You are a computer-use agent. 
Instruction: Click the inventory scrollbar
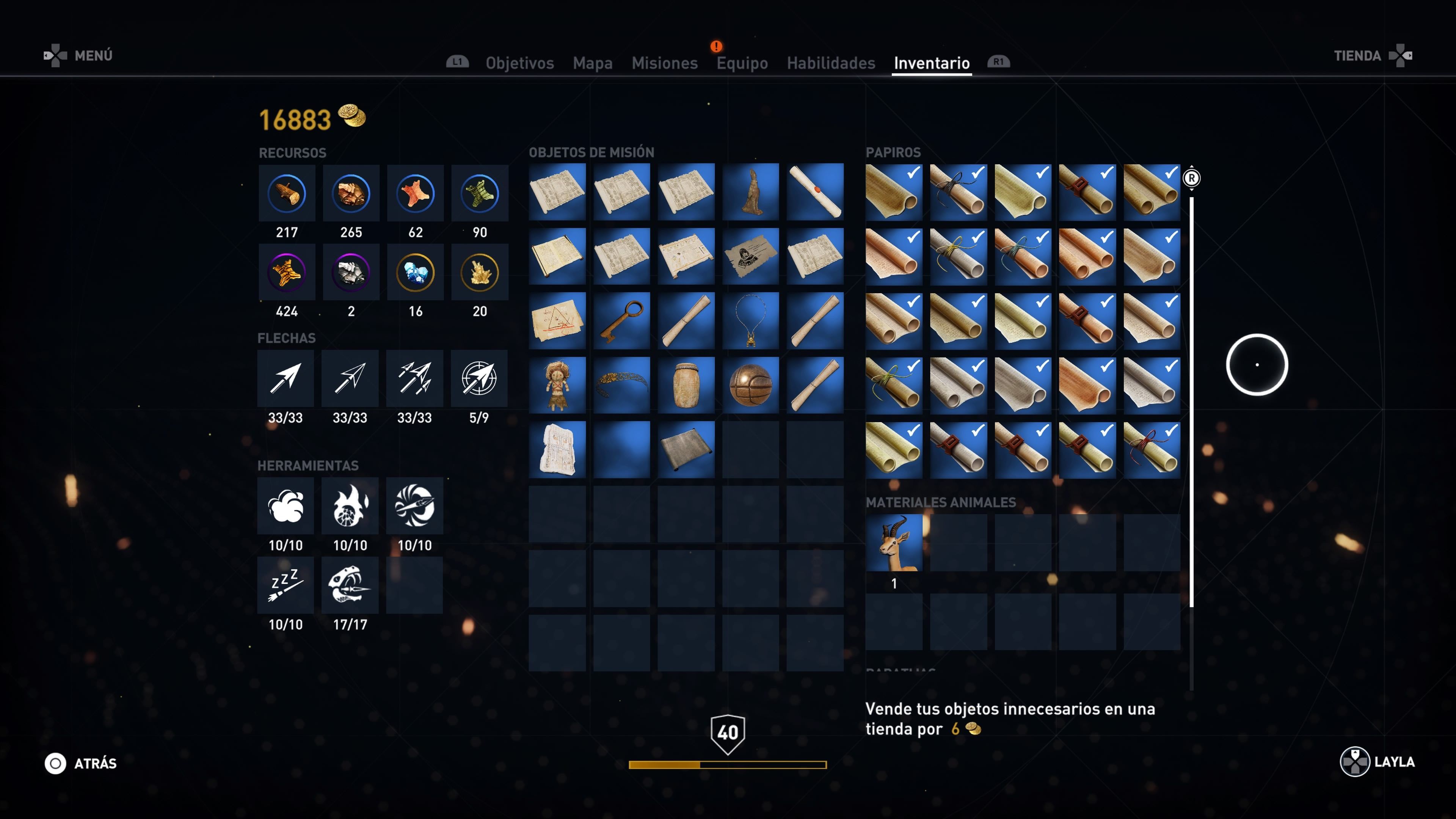[x=1191, y=395]
